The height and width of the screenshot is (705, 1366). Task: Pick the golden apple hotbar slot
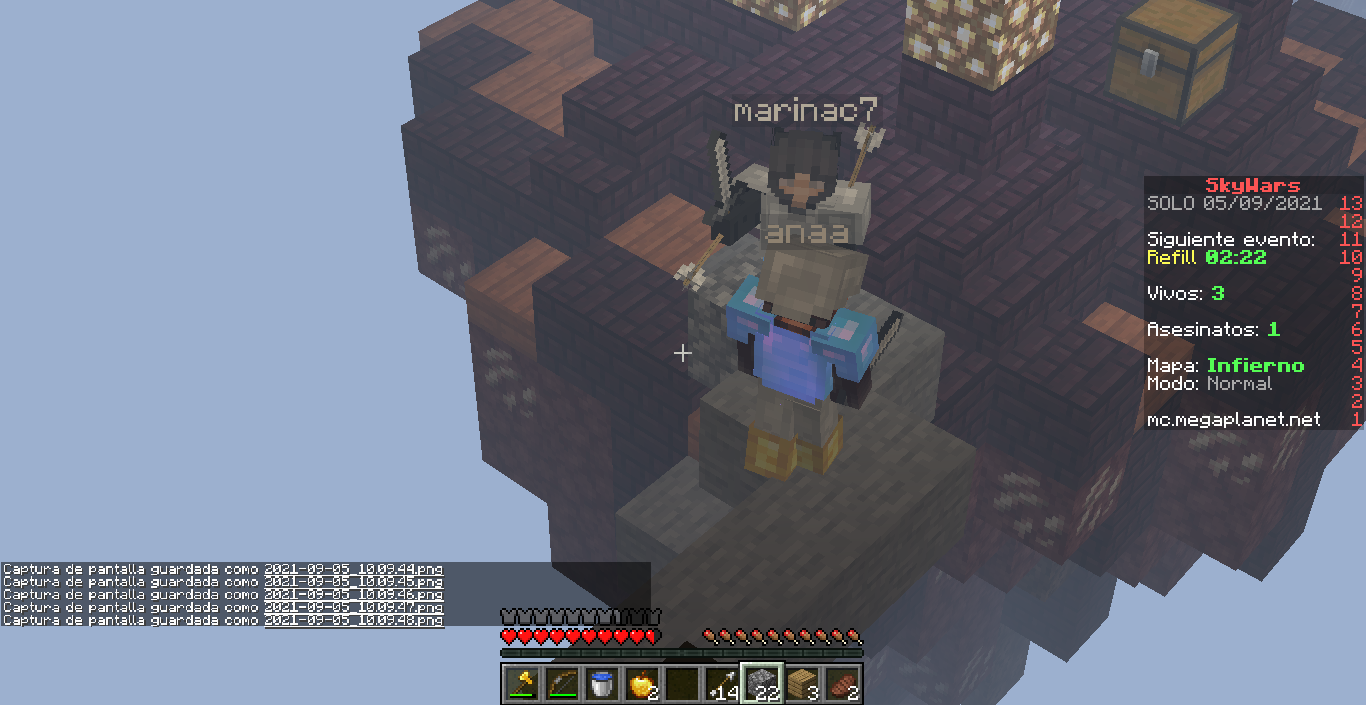[x=641, y=684]
